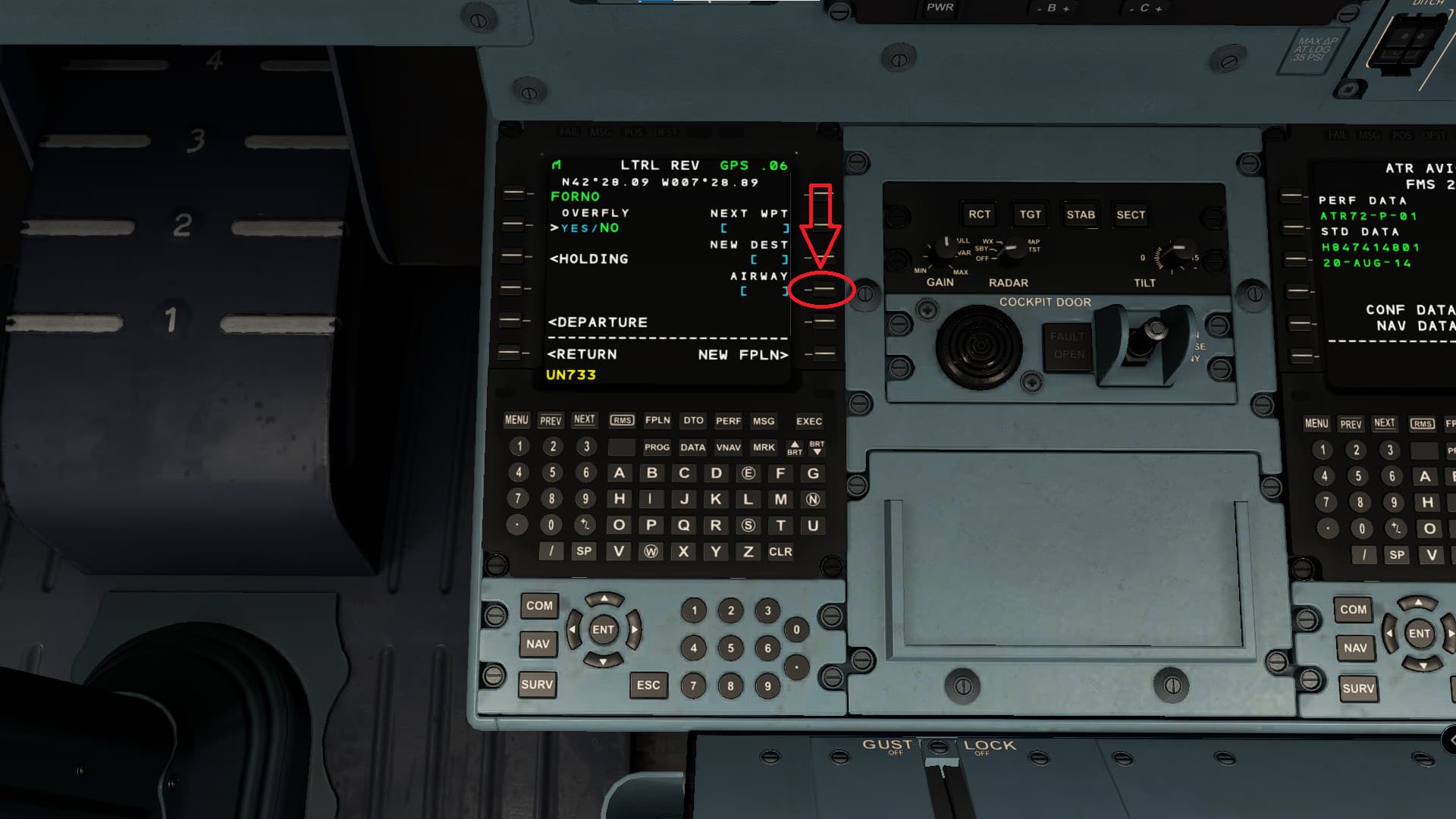1456x819 pixels.
Task: Open the PERF page key
Action: point(728,421)
